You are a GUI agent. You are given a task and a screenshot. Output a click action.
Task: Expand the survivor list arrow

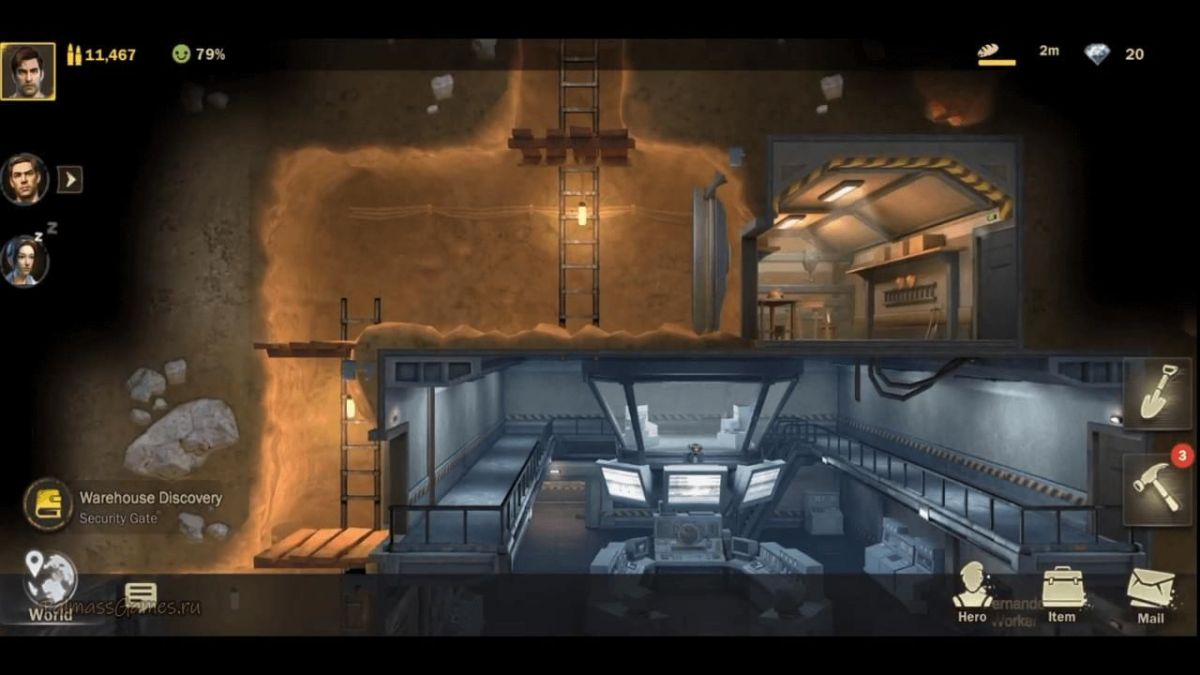tap(69, 179)
